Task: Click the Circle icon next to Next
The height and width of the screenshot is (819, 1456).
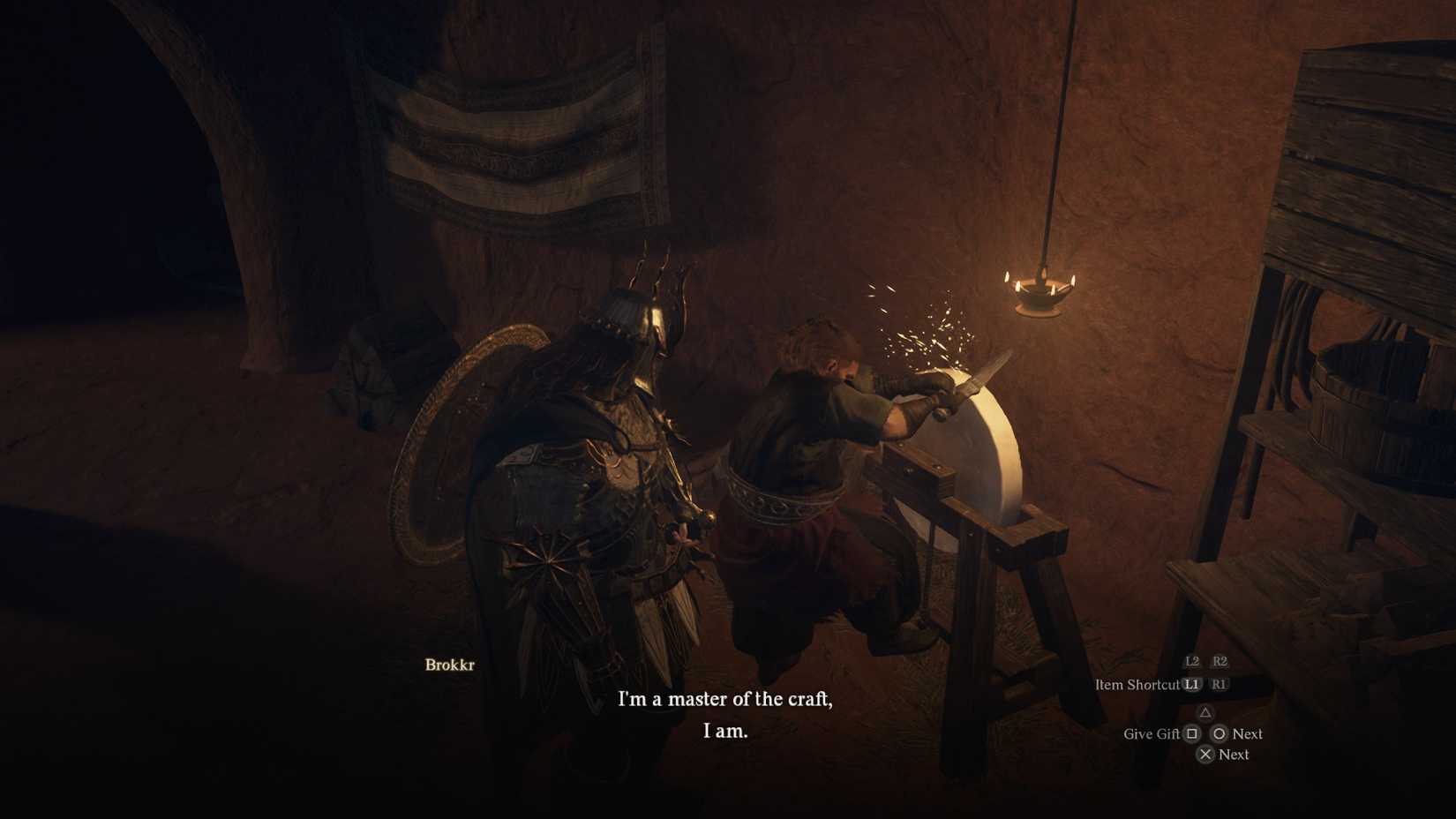Action: tap(1220, 734)
